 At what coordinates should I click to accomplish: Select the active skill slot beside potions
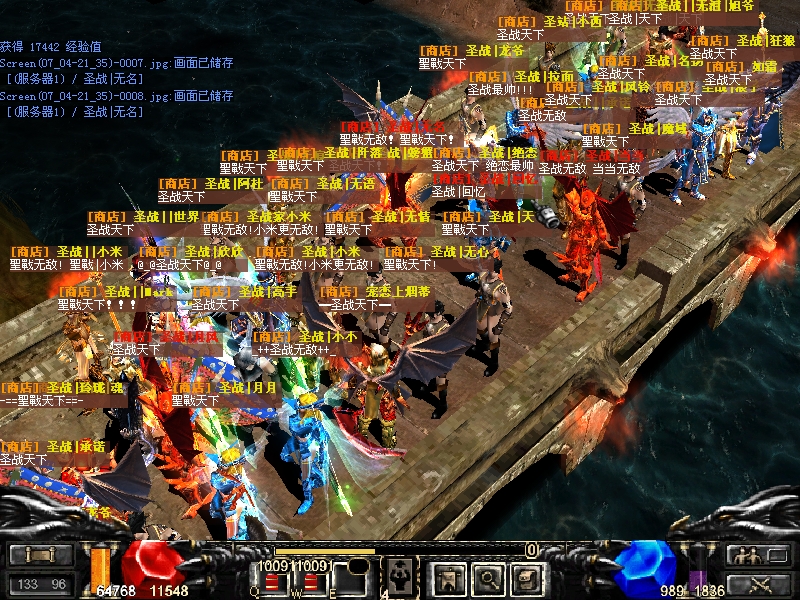pos(399,576)
